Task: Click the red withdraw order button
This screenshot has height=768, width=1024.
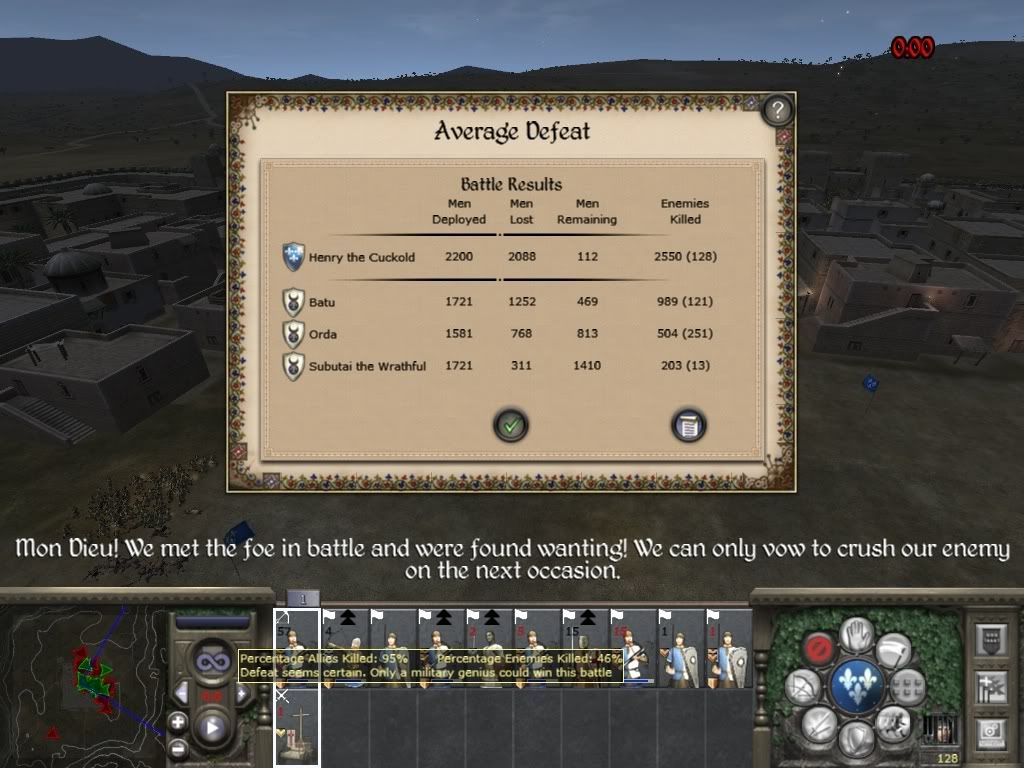Action: point(820,648)
